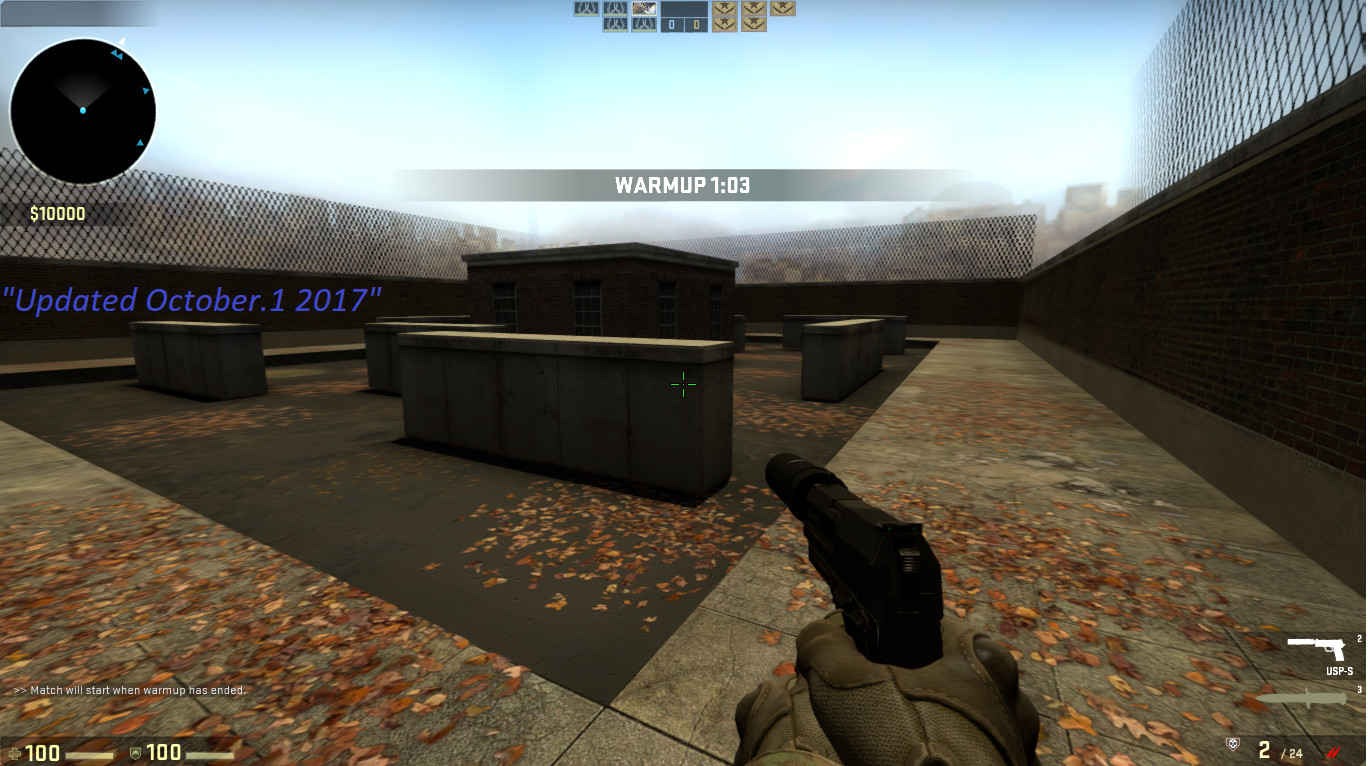Image resolution: width=1368 pixels, height=766 pixels.
Task: Click the red armor-penetration slashes icon
Action: [x=1334, y=752]
